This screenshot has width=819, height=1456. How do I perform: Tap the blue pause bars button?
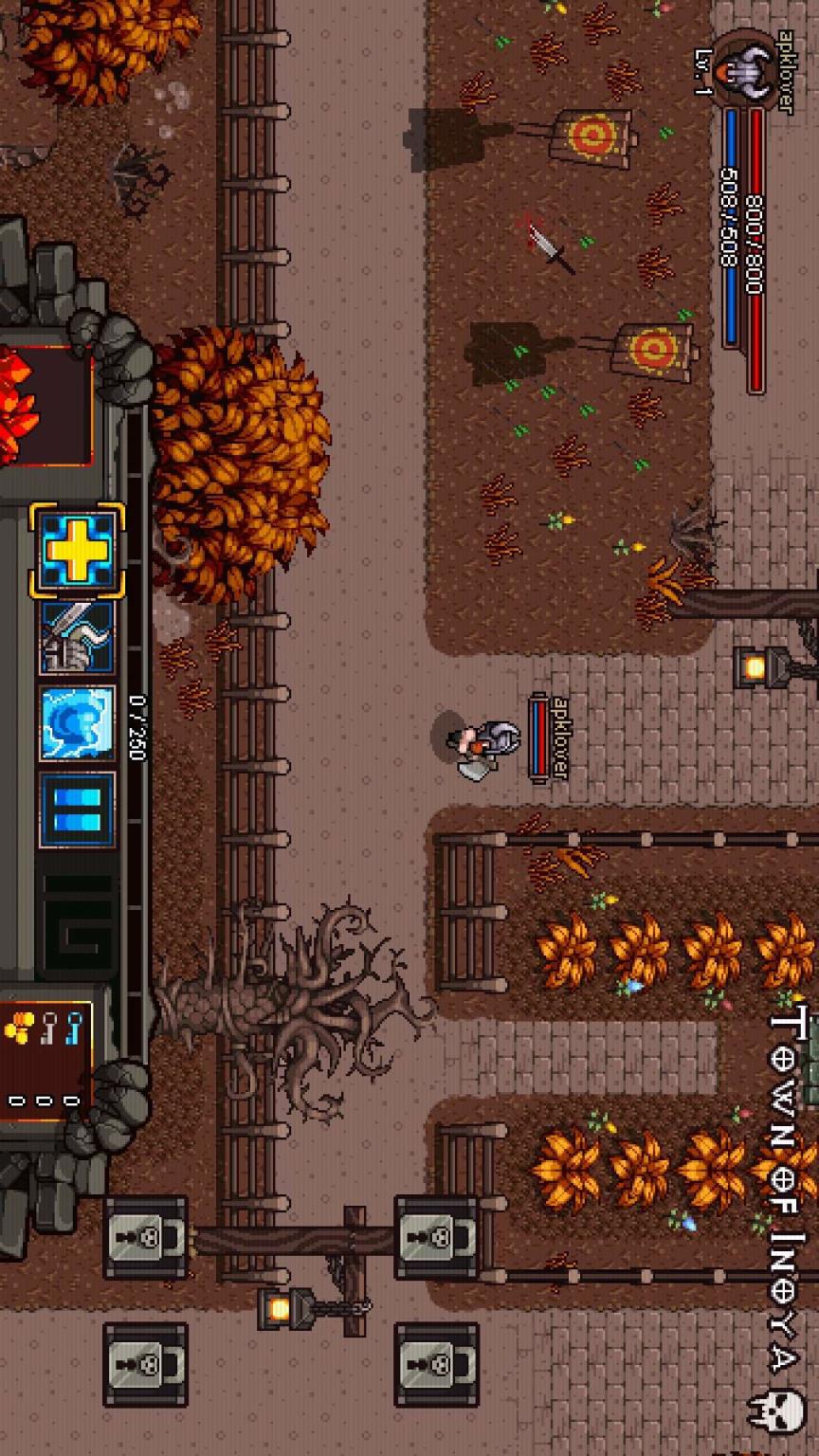77,810
